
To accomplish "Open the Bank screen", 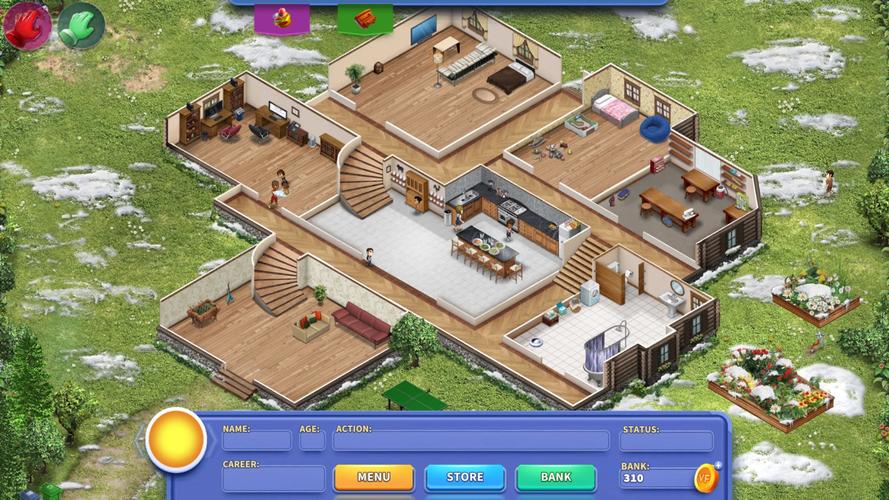I will (555, 477).
